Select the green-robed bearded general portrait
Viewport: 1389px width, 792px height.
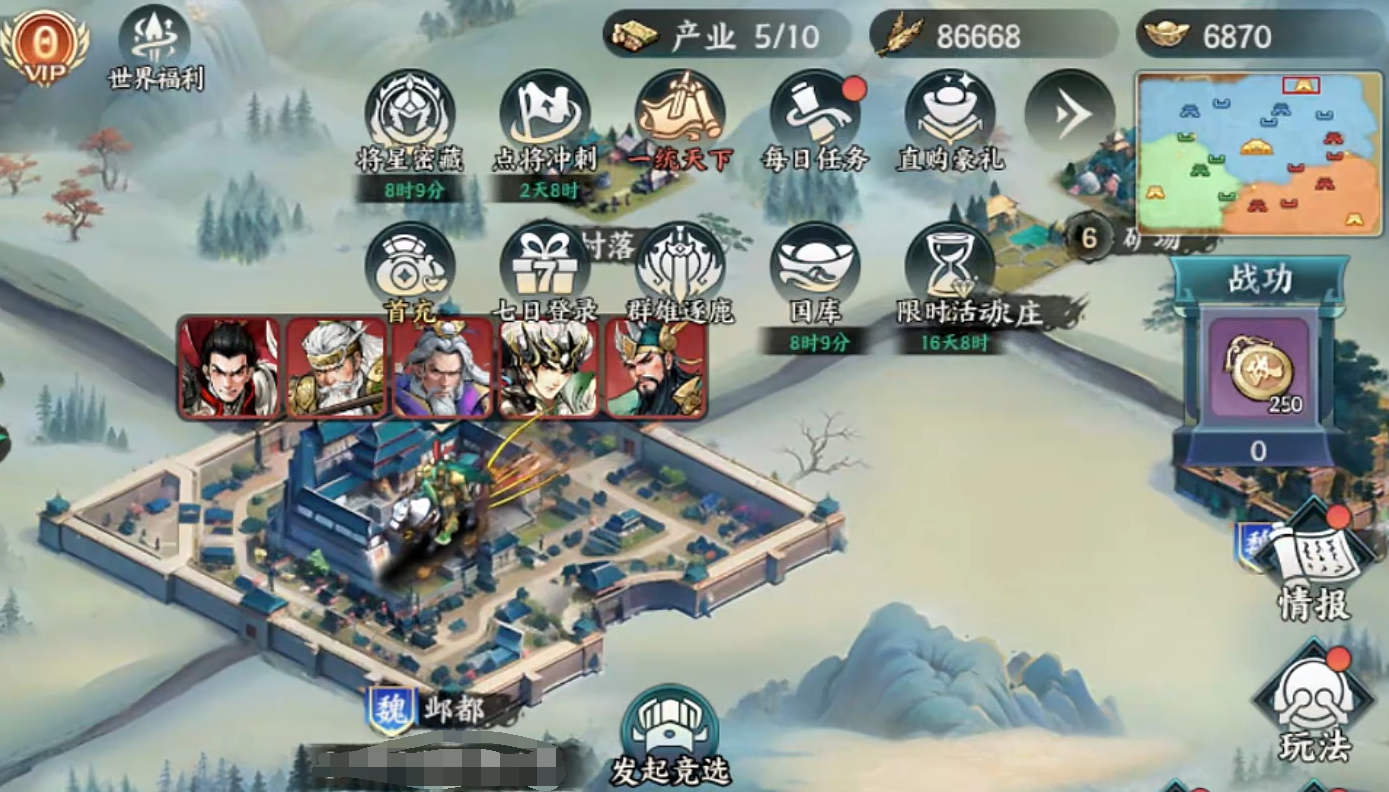[x=655, y=367]
